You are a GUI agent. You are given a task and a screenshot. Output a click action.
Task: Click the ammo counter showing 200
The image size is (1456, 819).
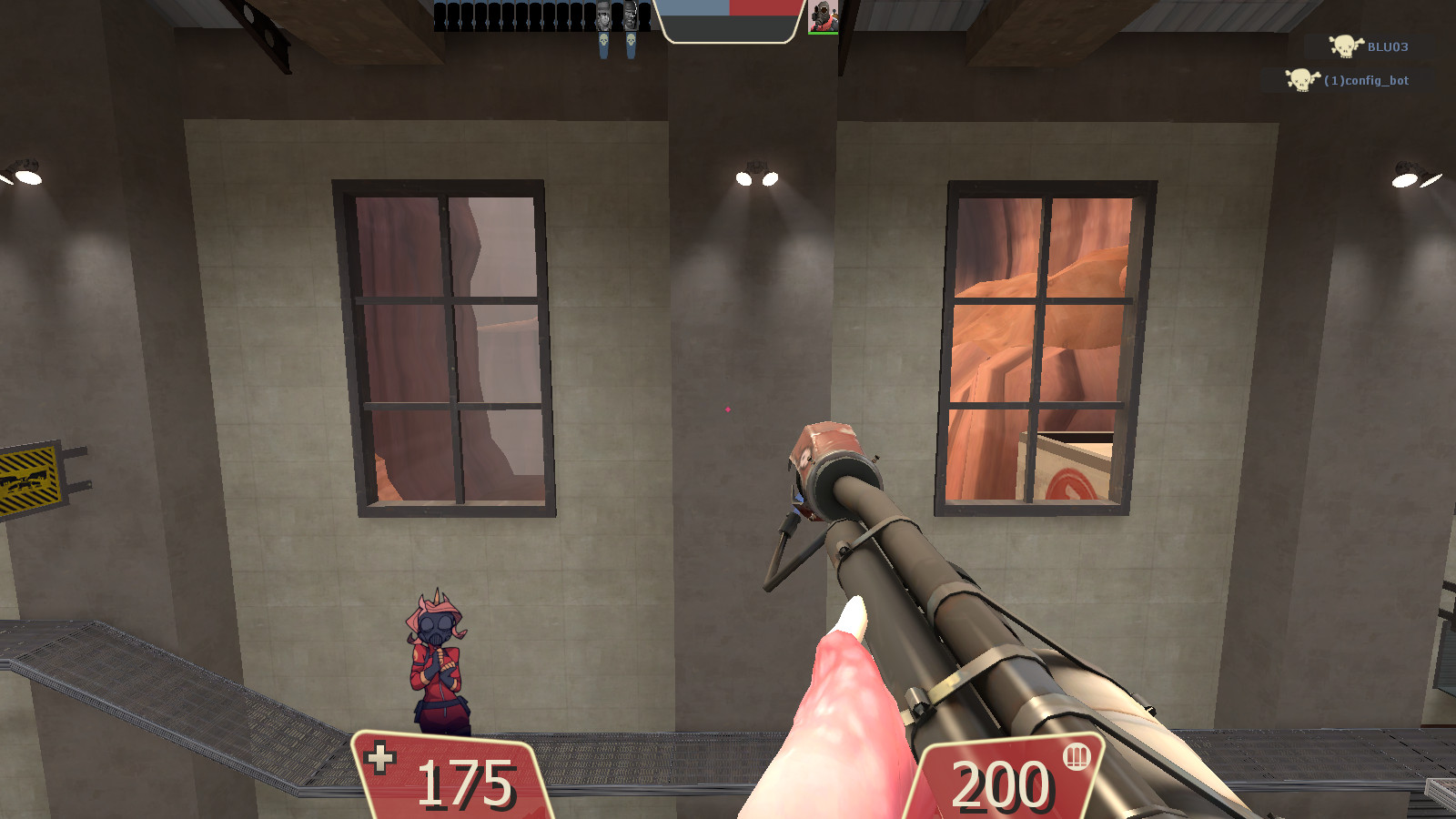click(1000, 781)
